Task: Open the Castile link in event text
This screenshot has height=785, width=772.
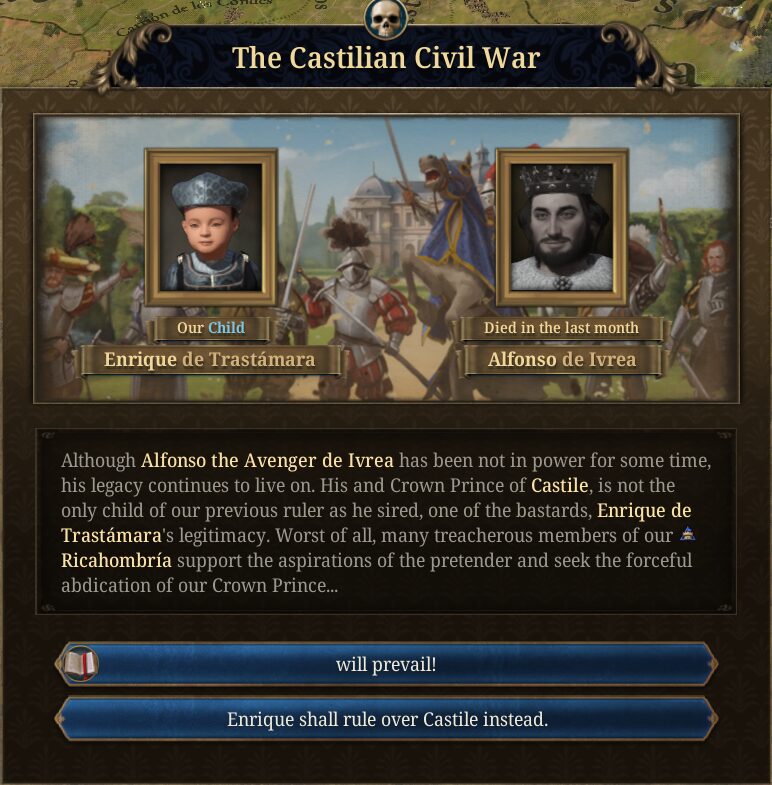Action: coord(559,486)
